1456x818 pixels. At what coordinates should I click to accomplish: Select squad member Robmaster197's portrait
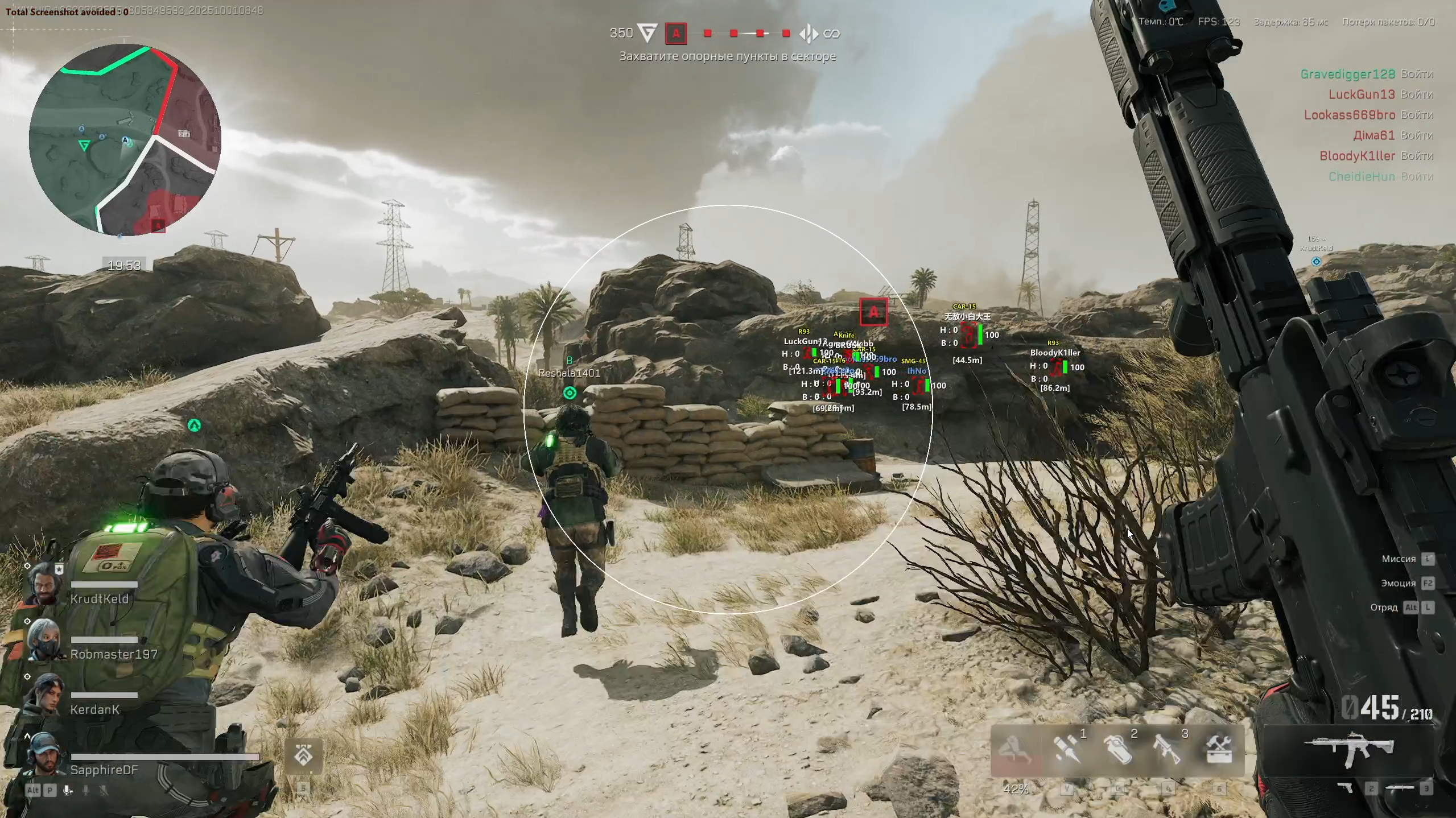coord(44,640)
